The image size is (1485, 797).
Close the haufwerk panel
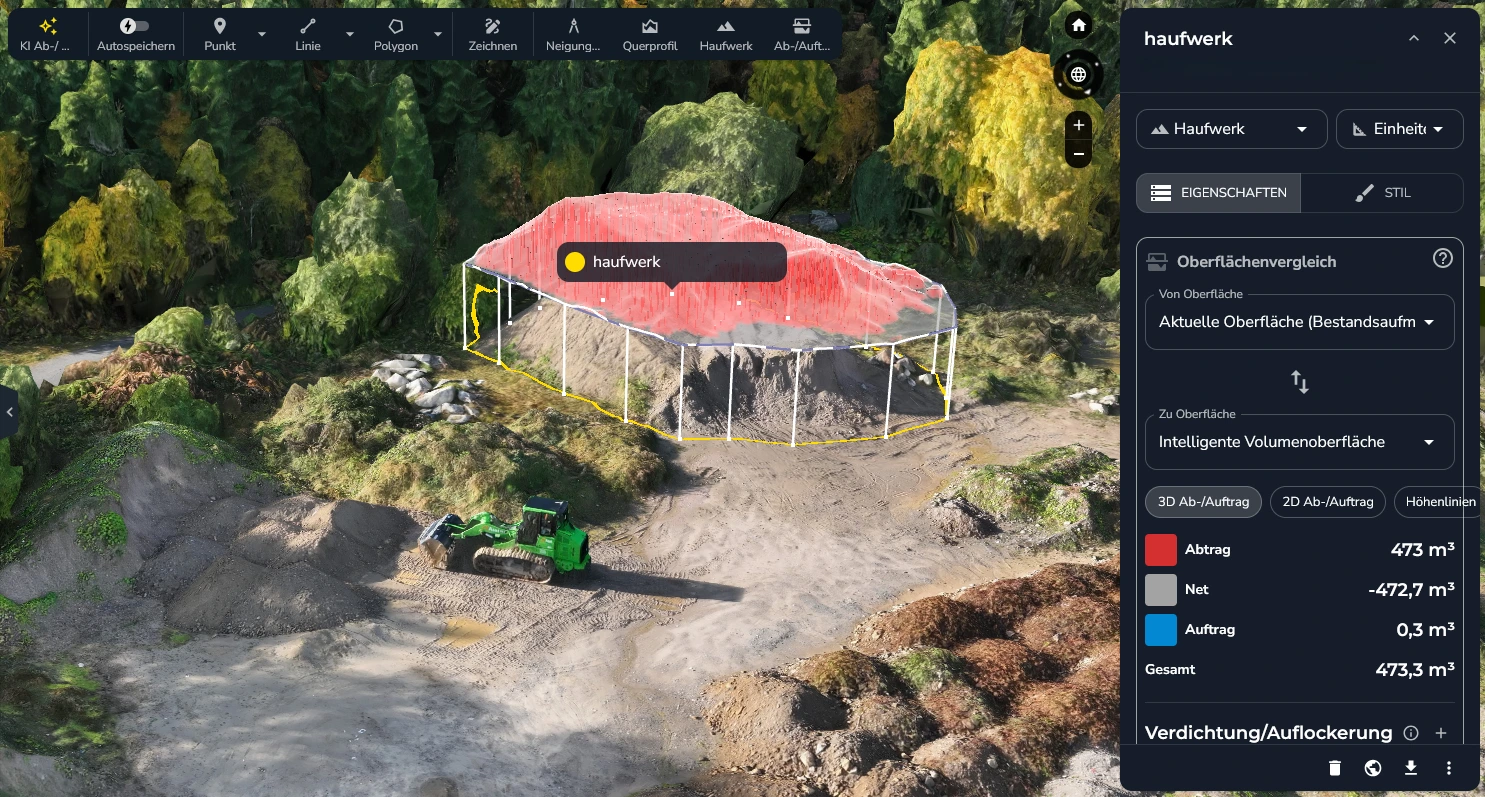[1450, 38]
